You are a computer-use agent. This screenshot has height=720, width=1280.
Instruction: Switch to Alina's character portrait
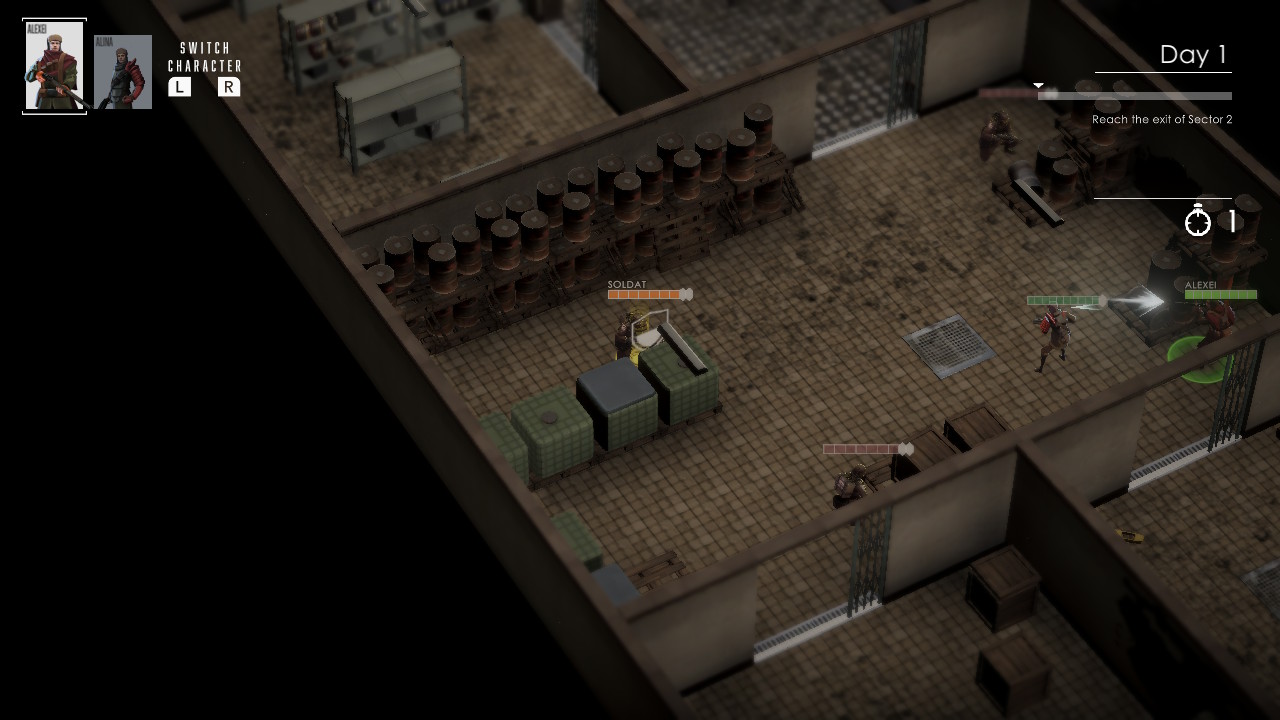tap(122, 71)
